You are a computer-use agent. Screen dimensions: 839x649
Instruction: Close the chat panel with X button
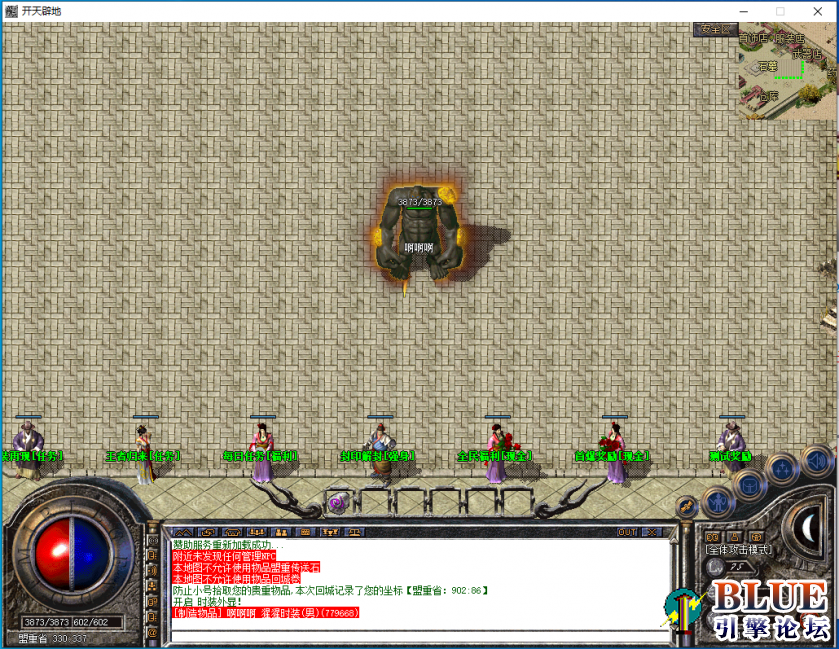pyautogui.click(x=652, y=532)
